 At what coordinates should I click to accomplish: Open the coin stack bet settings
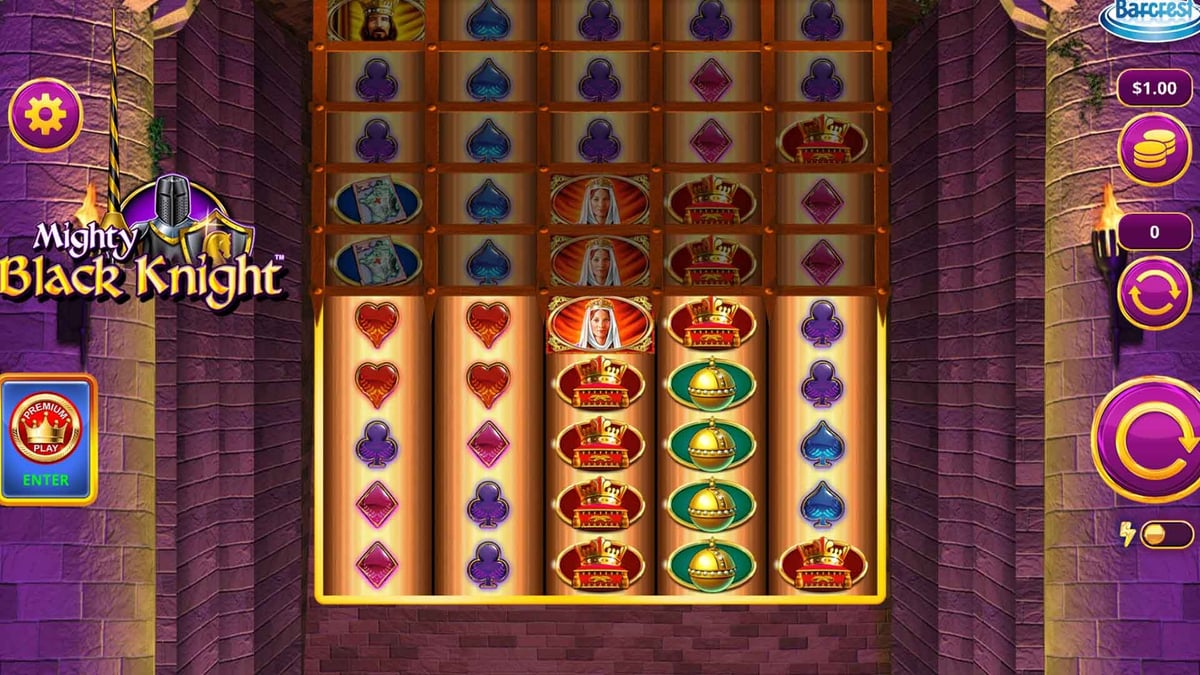click(x=1153, y=149)
